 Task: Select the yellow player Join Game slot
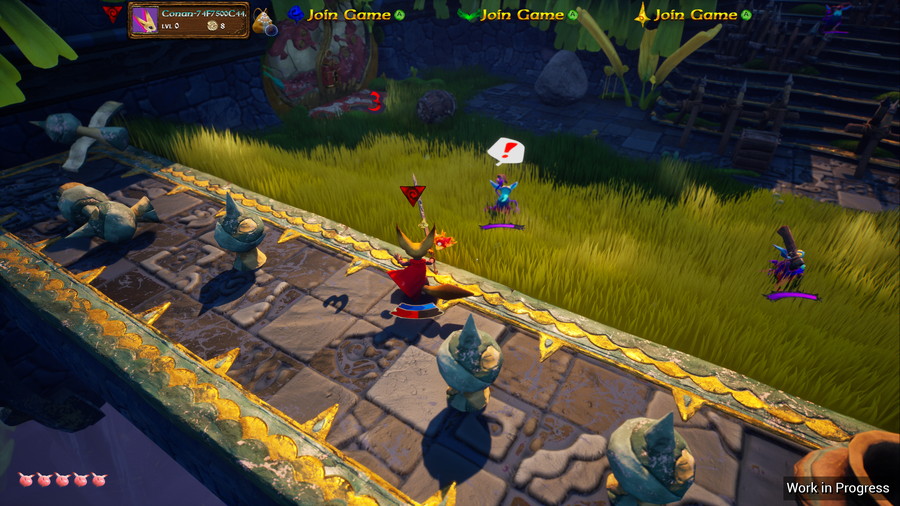point(692,15)
